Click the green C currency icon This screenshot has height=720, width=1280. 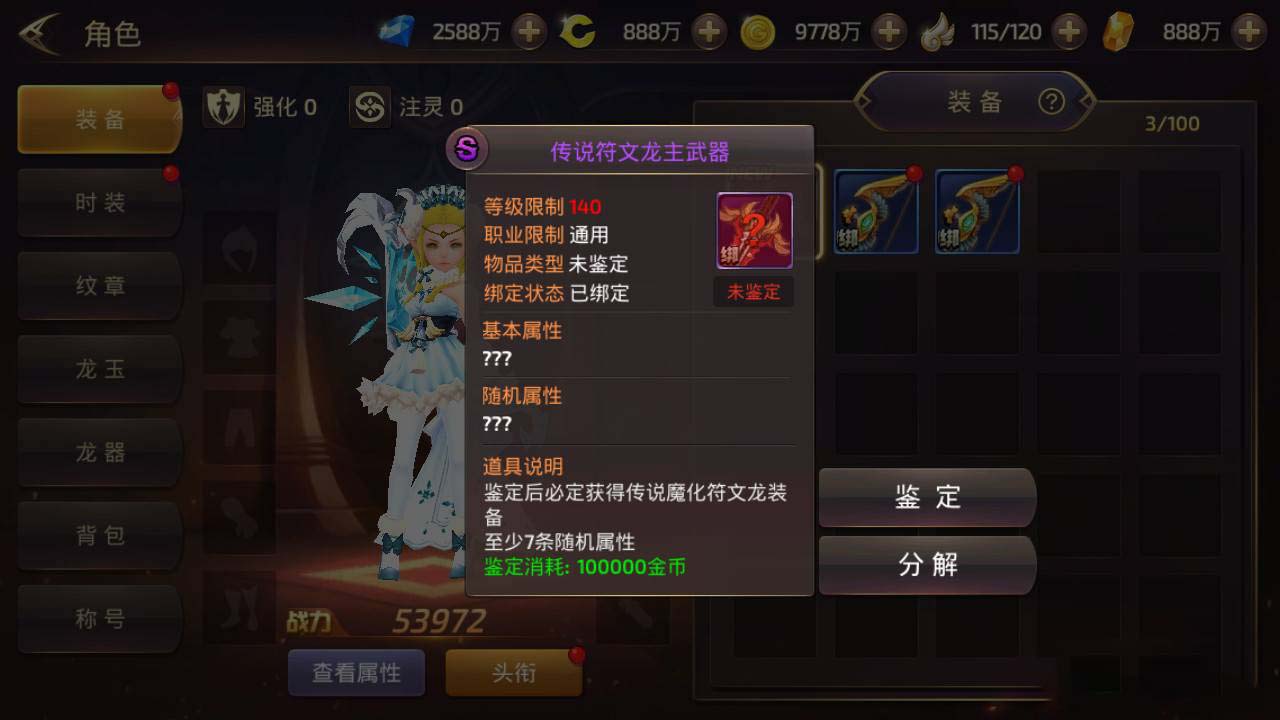578,32
